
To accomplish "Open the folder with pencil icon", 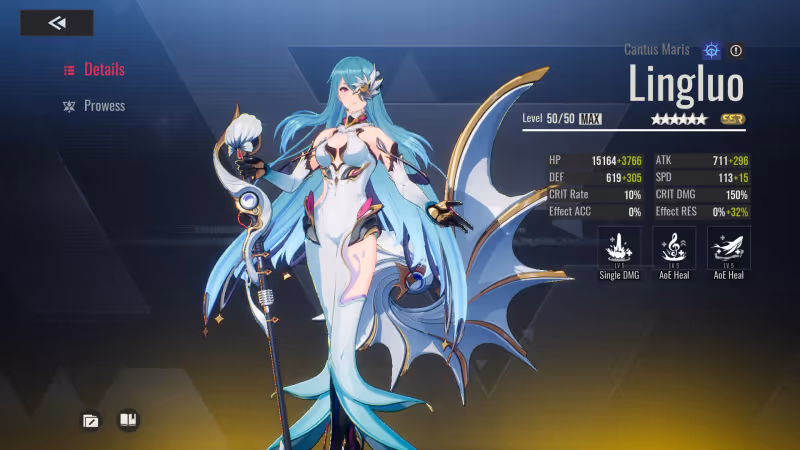I will point(91,420).
